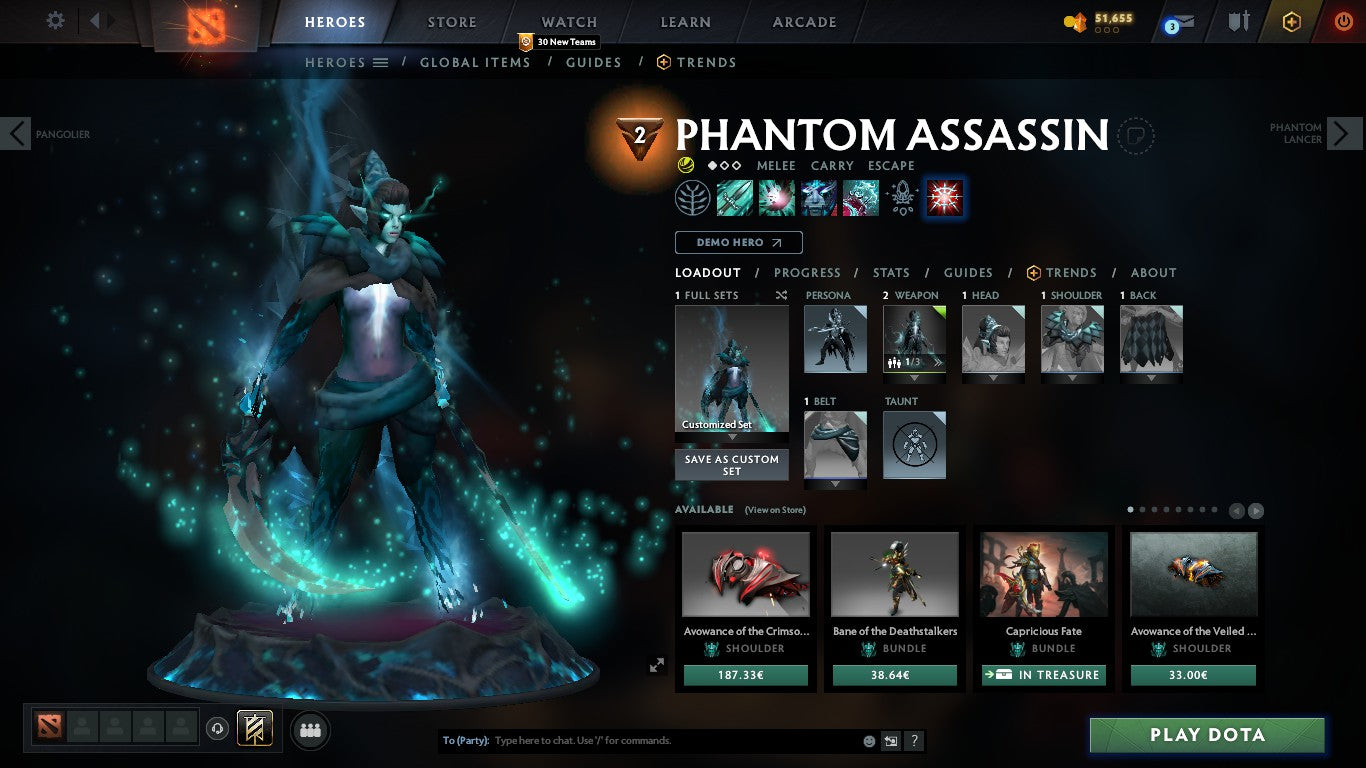Expand the hero preview with the corner arrows
Screen dimensions: 1366x768
(658, 664)
